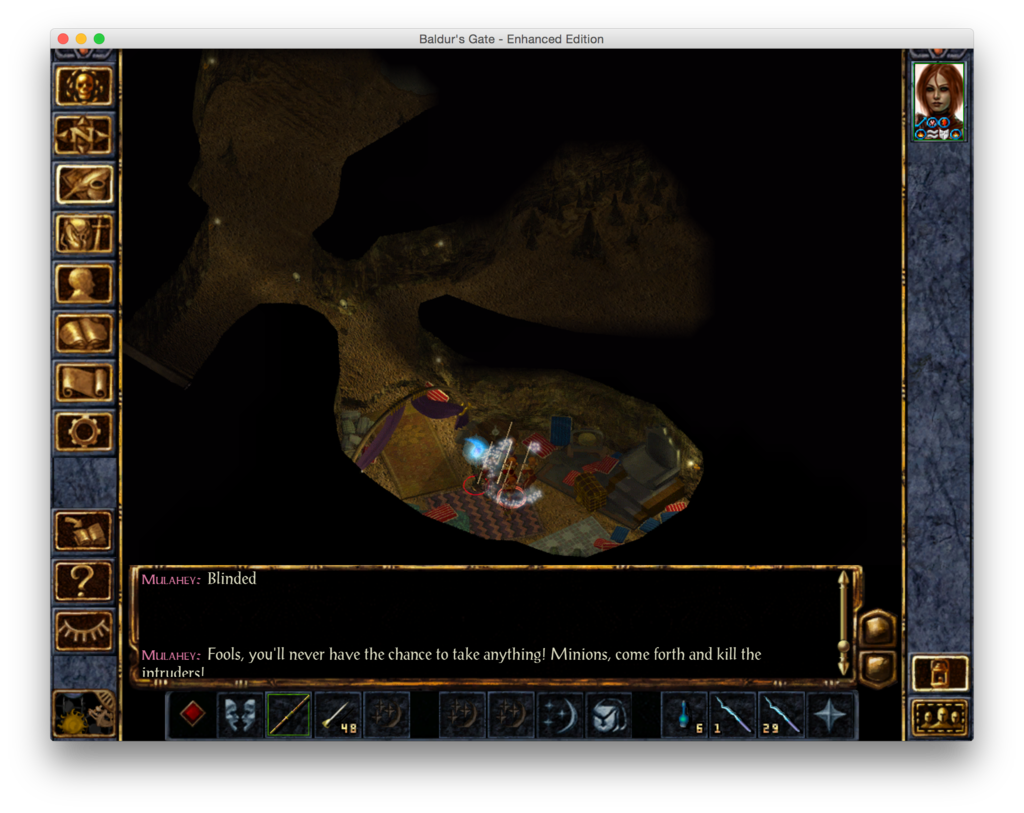This screenshot has width=1024, height=813.
Task: Open the journal with the quill button
Action: point(84,184)
